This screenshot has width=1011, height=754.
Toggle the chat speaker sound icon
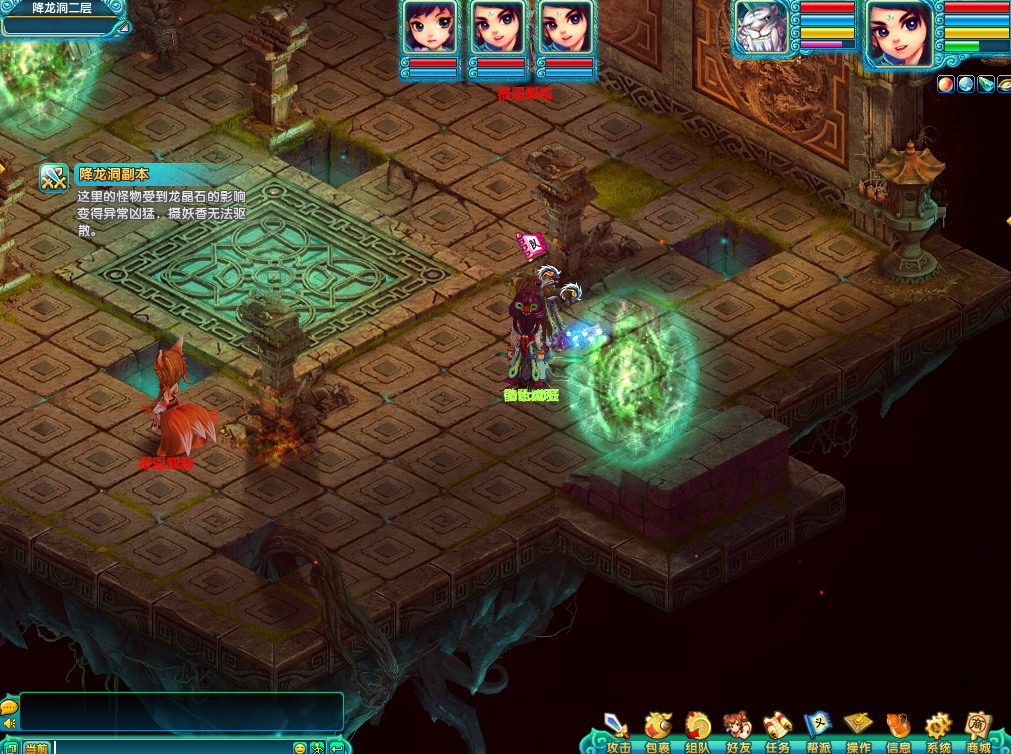[9, 723]
